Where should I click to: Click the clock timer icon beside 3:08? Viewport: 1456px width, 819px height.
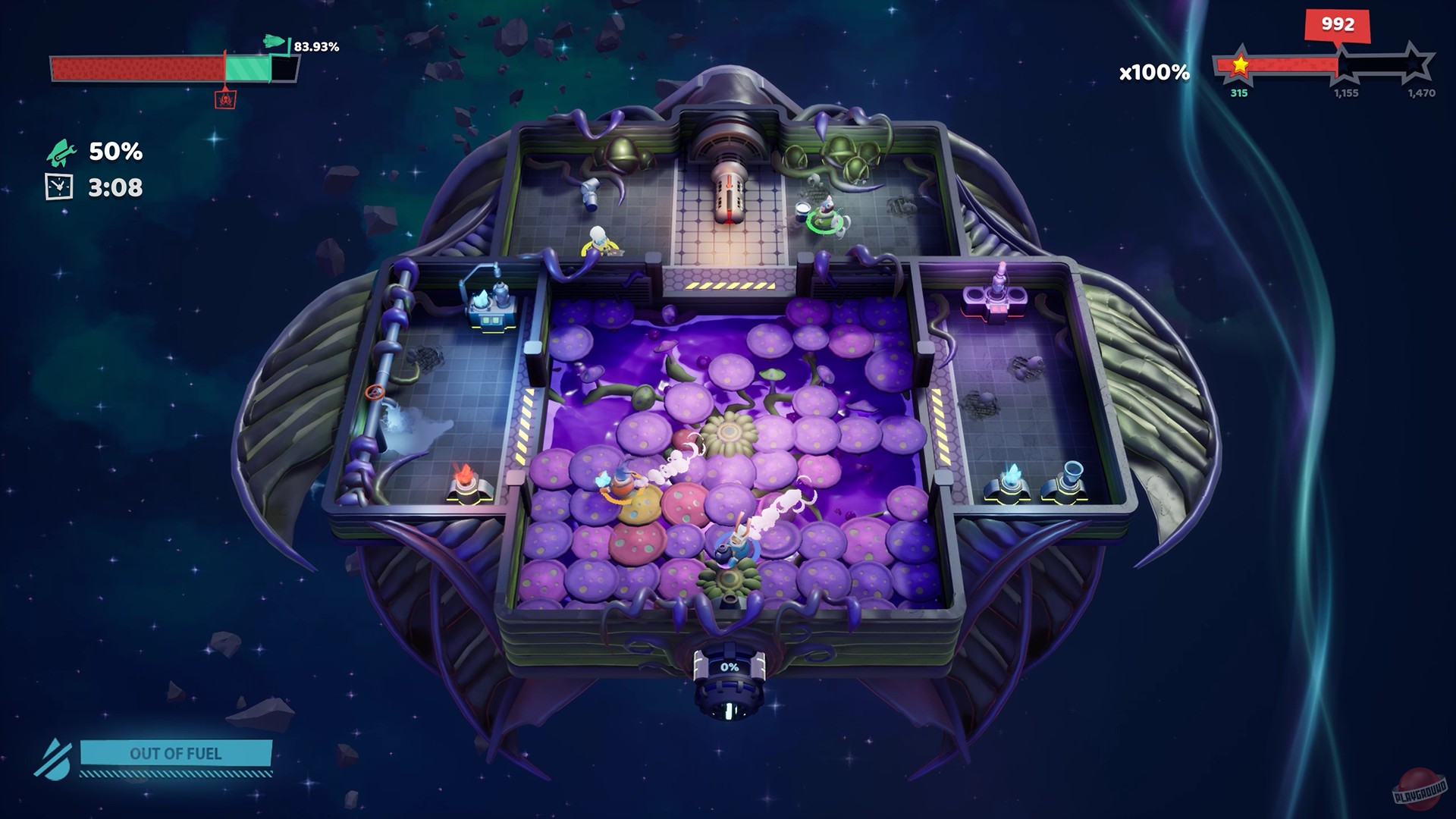click(58, 187)
